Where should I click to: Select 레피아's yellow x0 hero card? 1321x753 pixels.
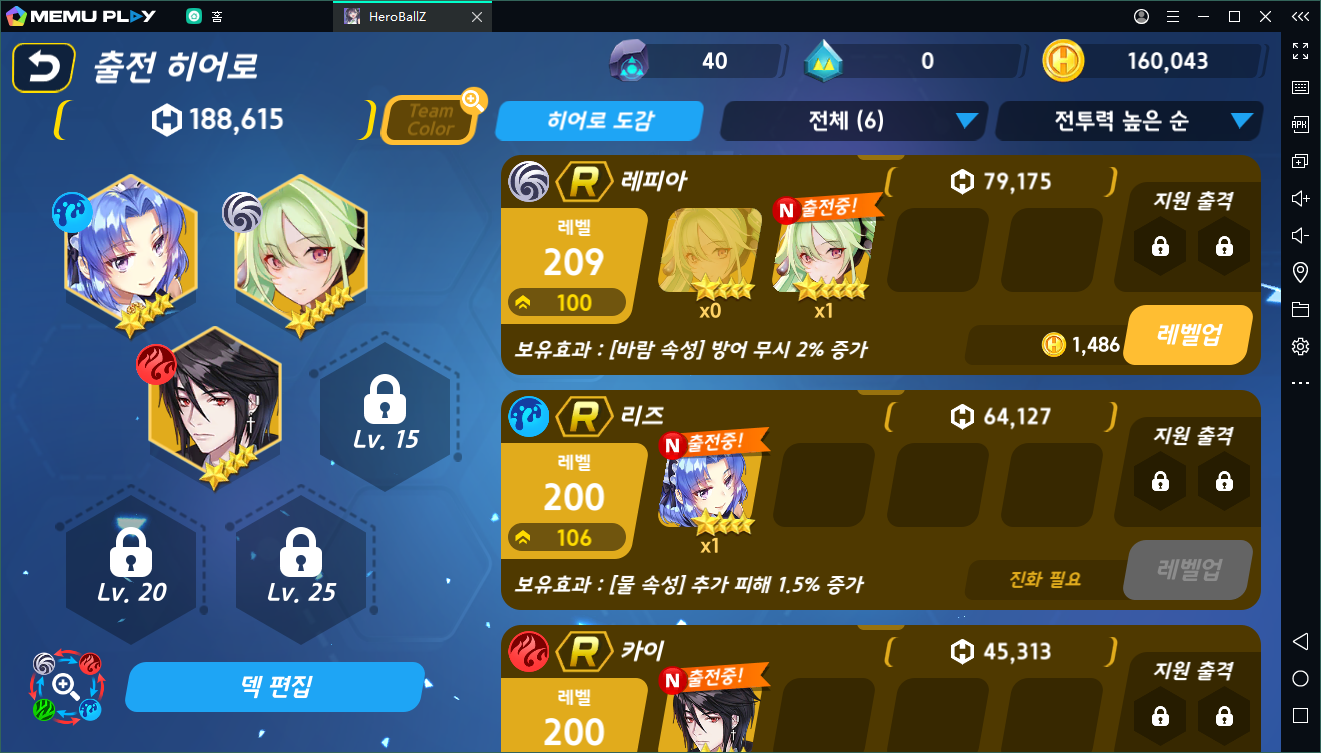(x=709, y=250)
